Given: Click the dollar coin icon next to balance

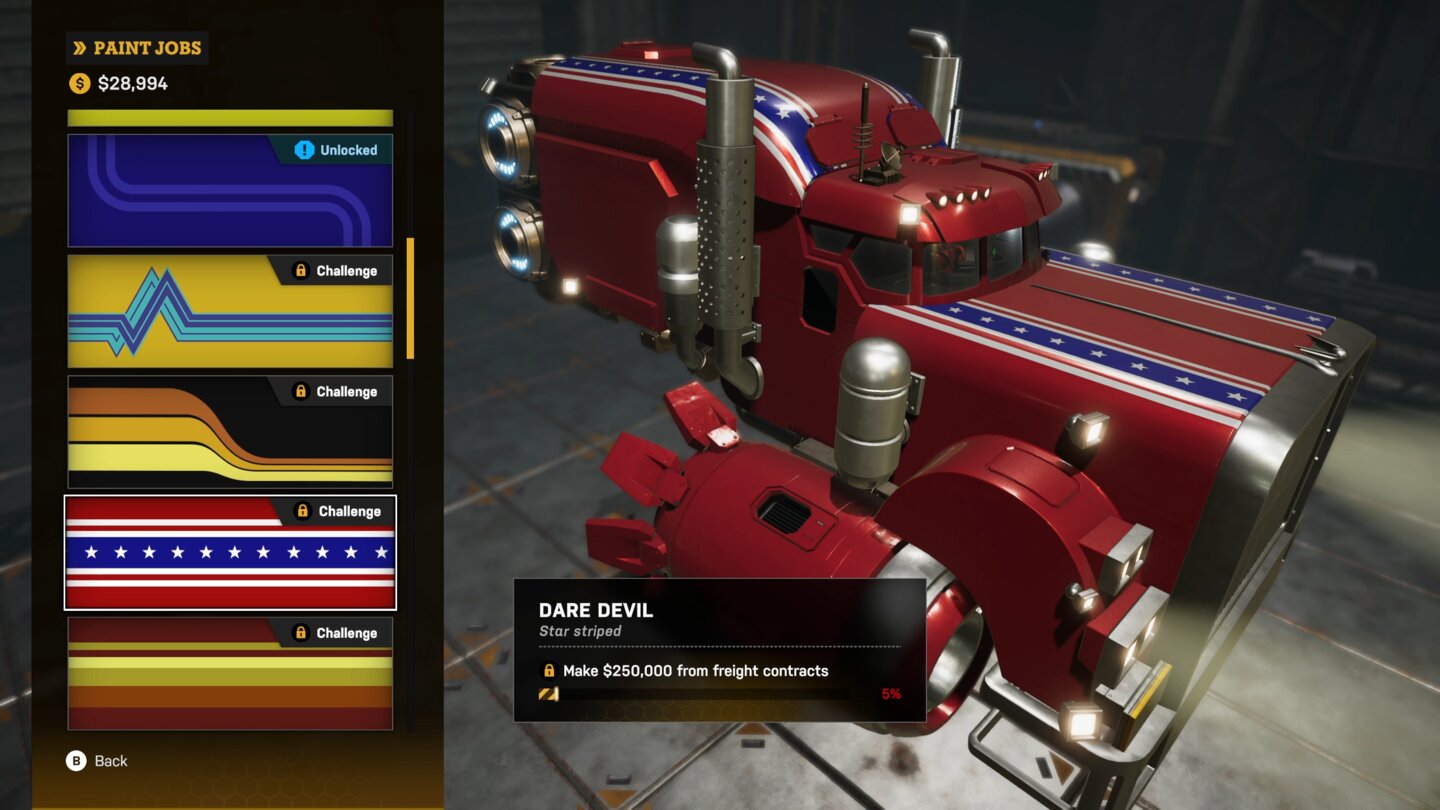Looking at the screenshot, I should coord(77,84).
